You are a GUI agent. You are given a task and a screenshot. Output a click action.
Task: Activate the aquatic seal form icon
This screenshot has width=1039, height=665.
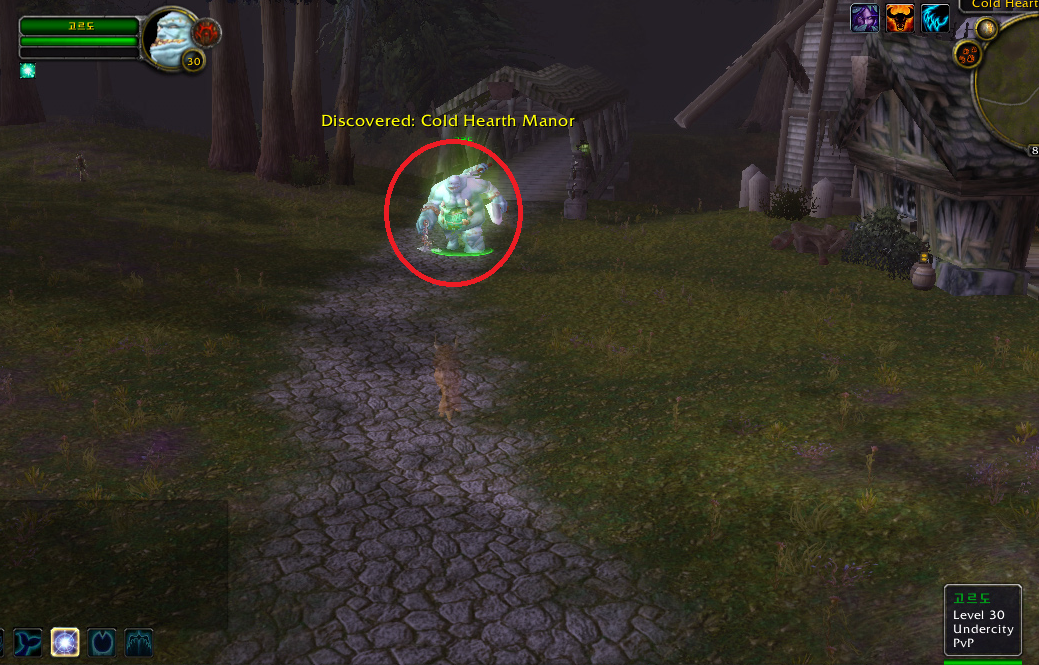pyautogui.click(x=28, y=641)
